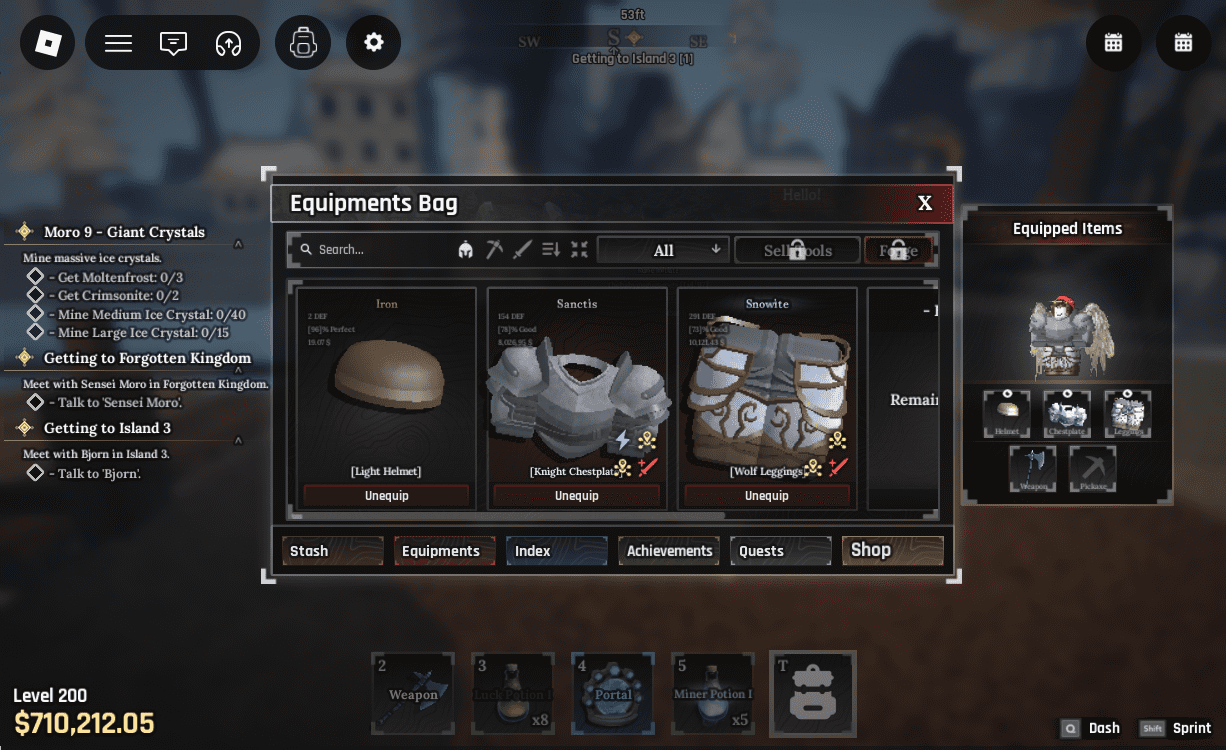1226x750 pixels.
Task: Select the Portal hotbar slot
Action: (x=613, y=693)
